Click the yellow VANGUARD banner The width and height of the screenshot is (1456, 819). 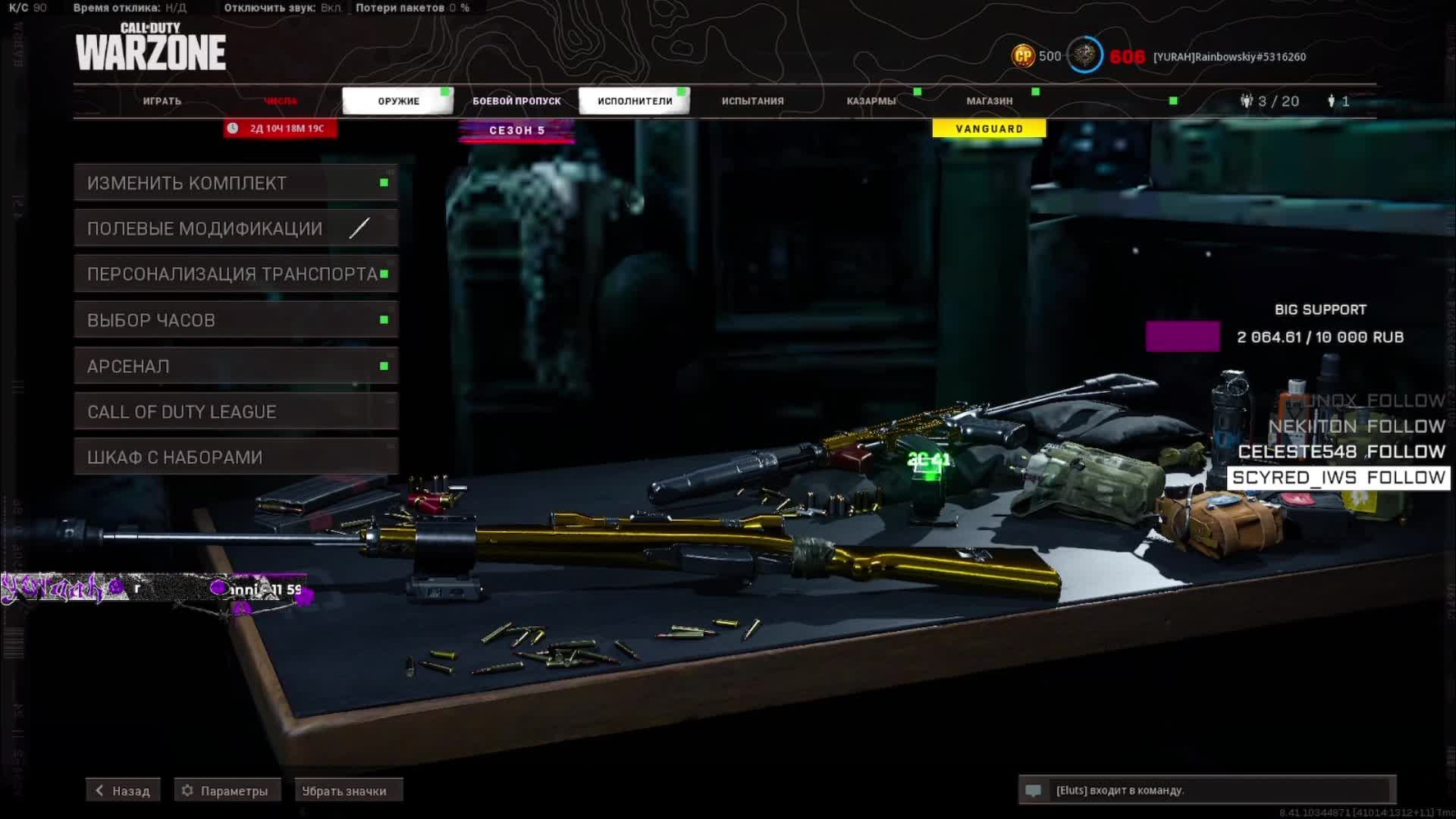[x=989, y=129]
